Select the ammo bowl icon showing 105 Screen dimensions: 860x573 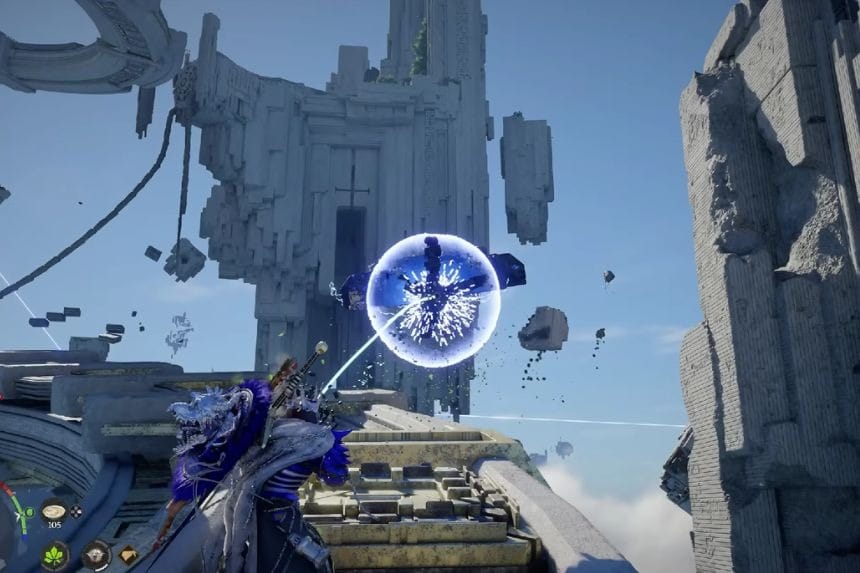click(x=54, y=511)
